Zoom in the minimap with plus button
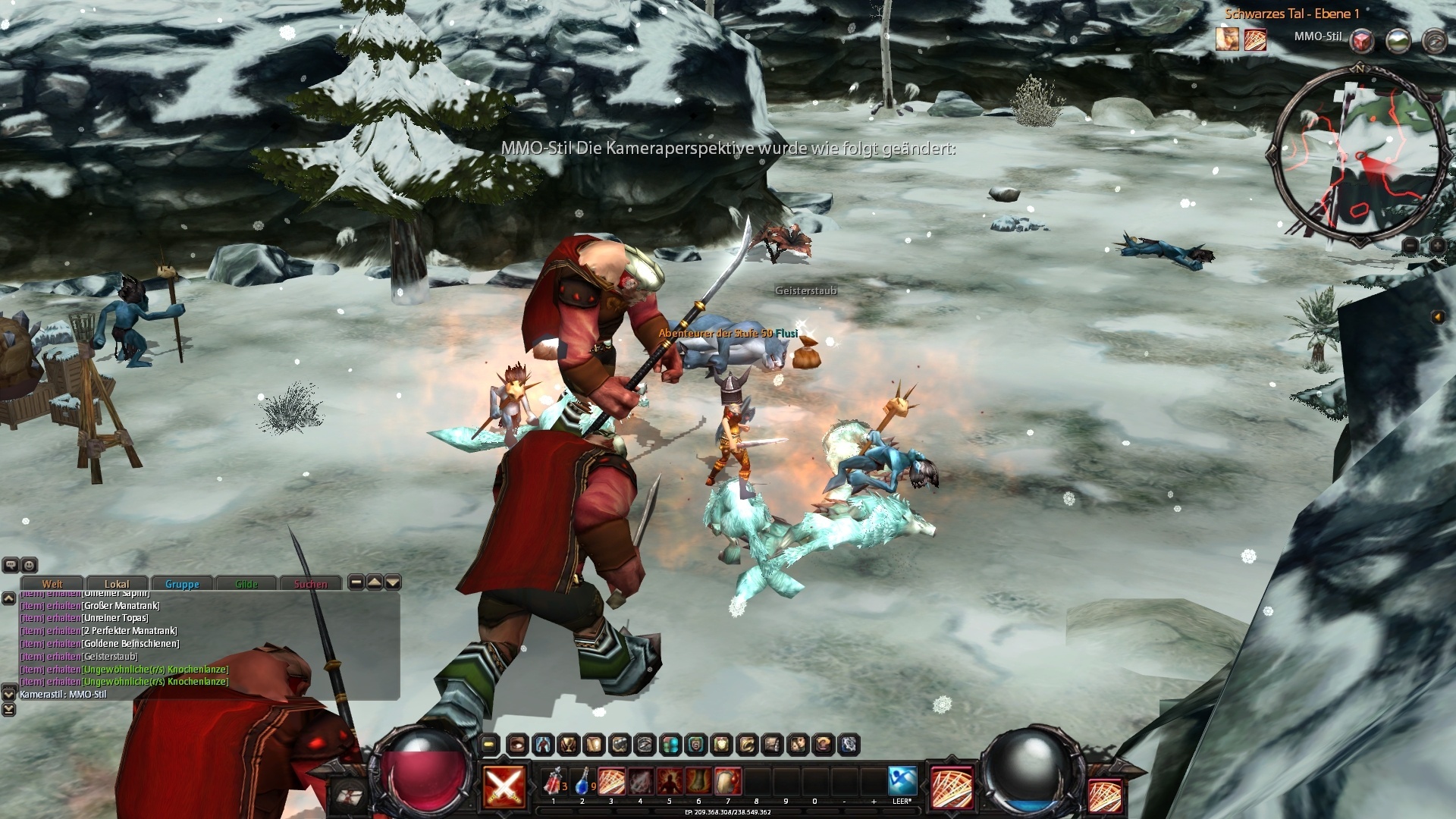Screen dimensions: 1456x819 (x=1437, y=246)
